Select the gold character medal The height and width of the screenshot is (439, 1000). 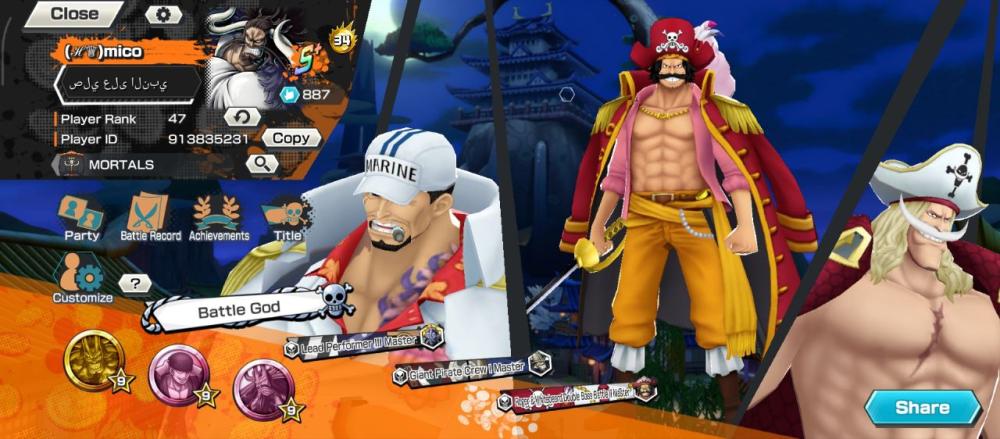point(95,361)
